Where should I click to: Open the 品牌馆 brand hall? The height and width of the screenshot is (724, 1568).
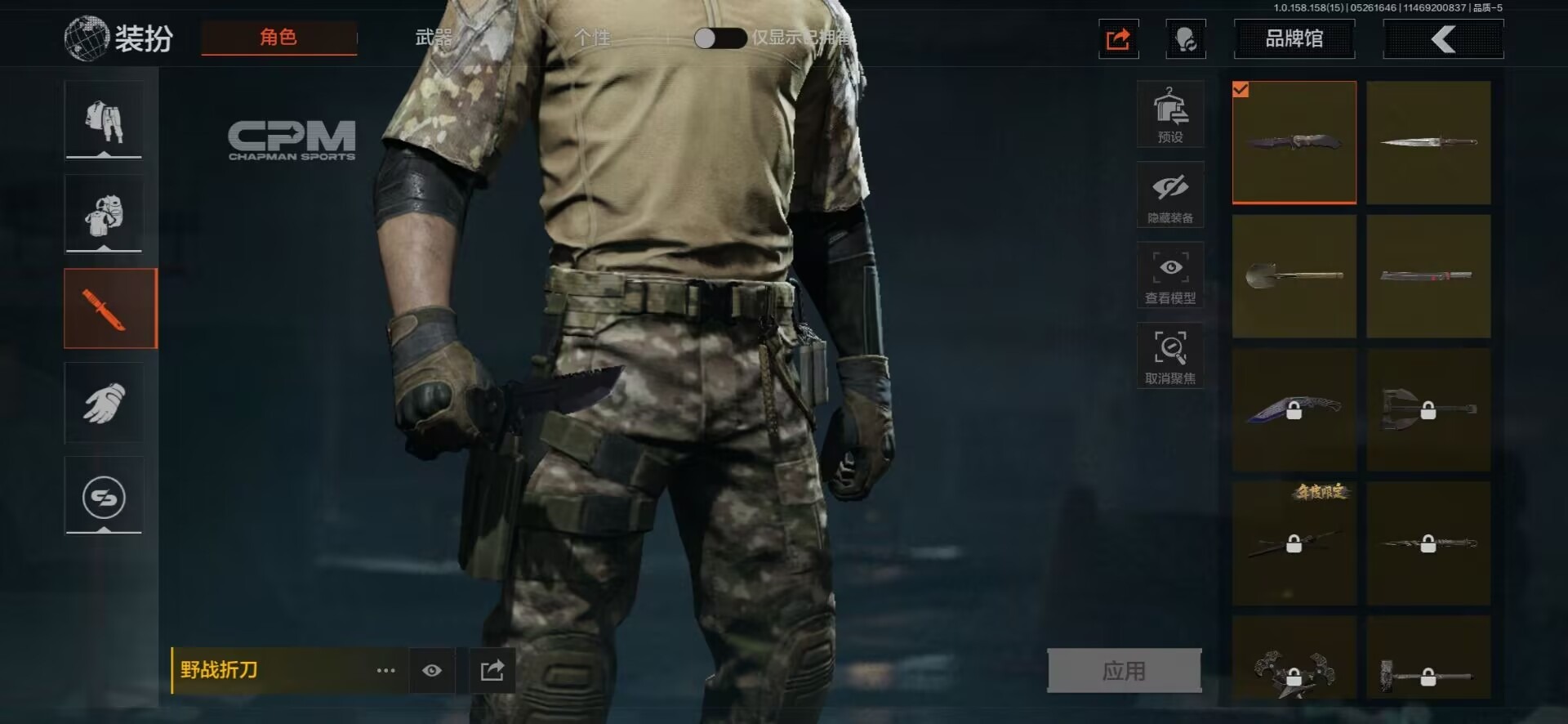[x=1294, y=38]
